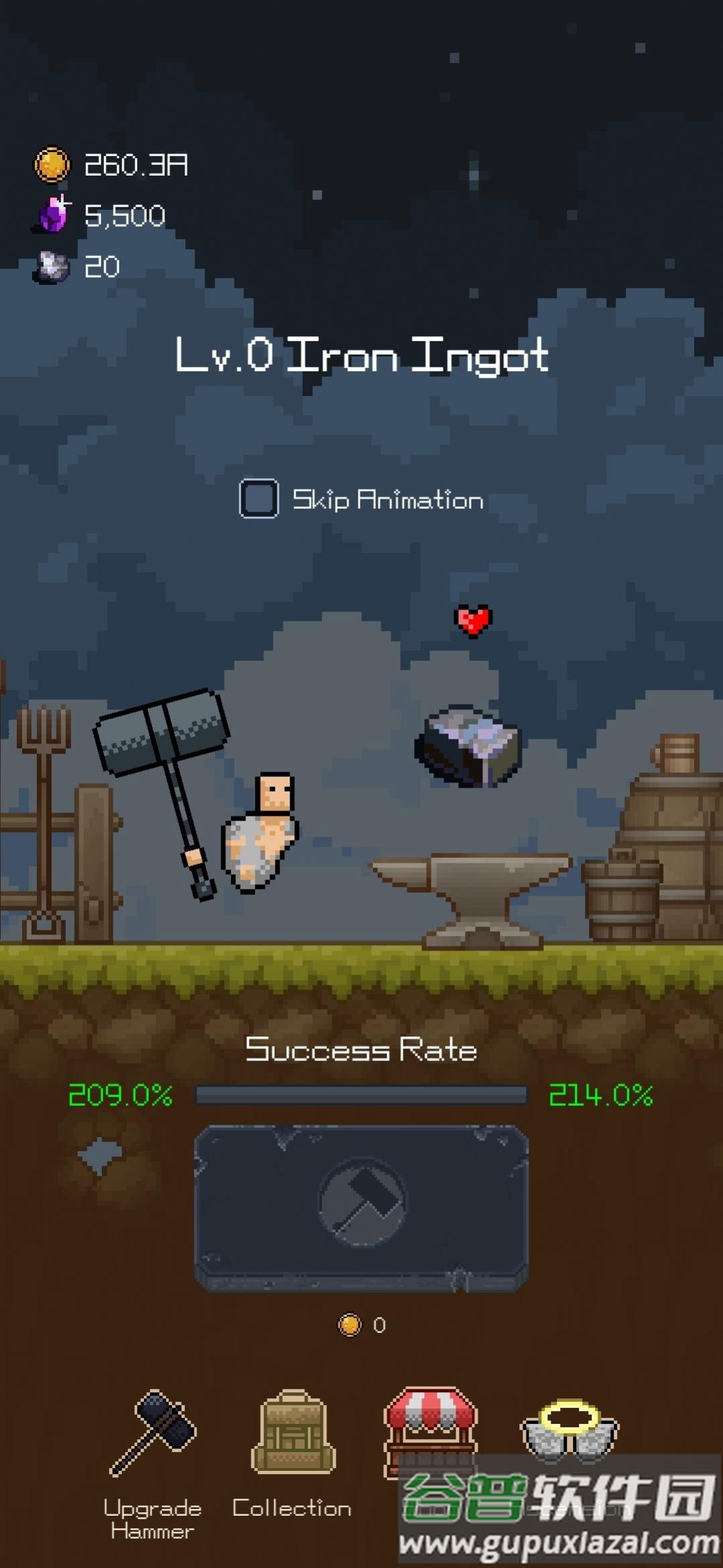This screenshot has width=723, height=1568.
Task: Open the Collection backpack
Action: (293, 1435)
